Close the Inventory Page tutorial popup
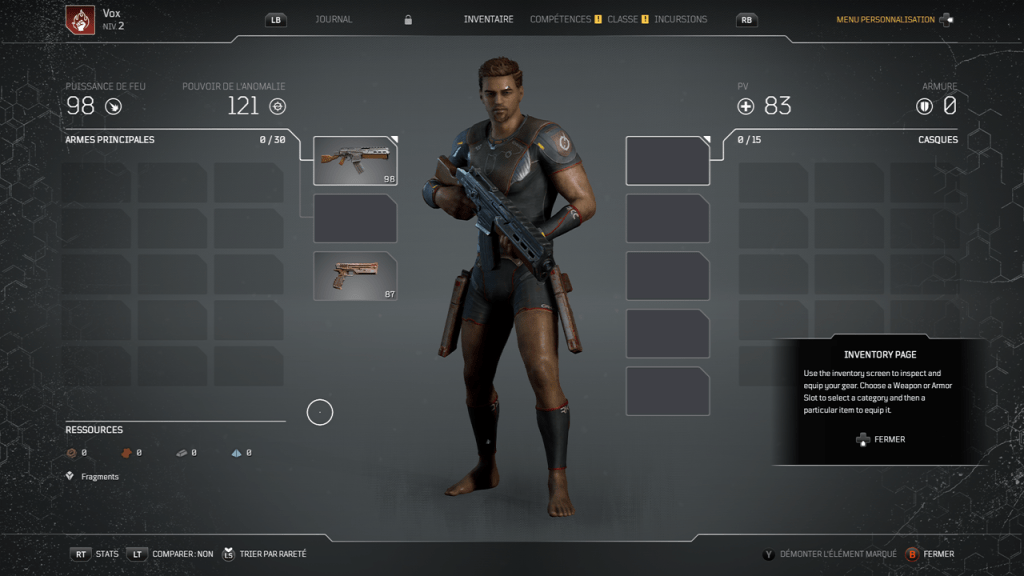Viewport: 1024px width, 576px height. (880, 439)
